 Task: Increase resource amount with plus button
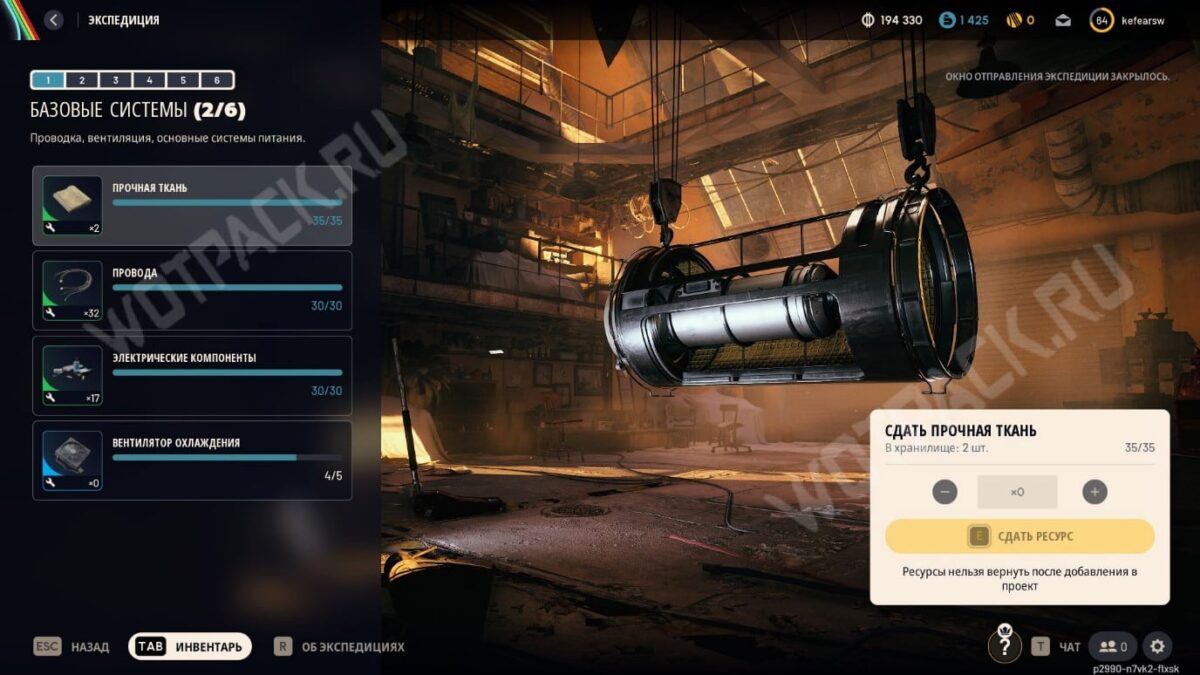click(x=1095, y=492)
